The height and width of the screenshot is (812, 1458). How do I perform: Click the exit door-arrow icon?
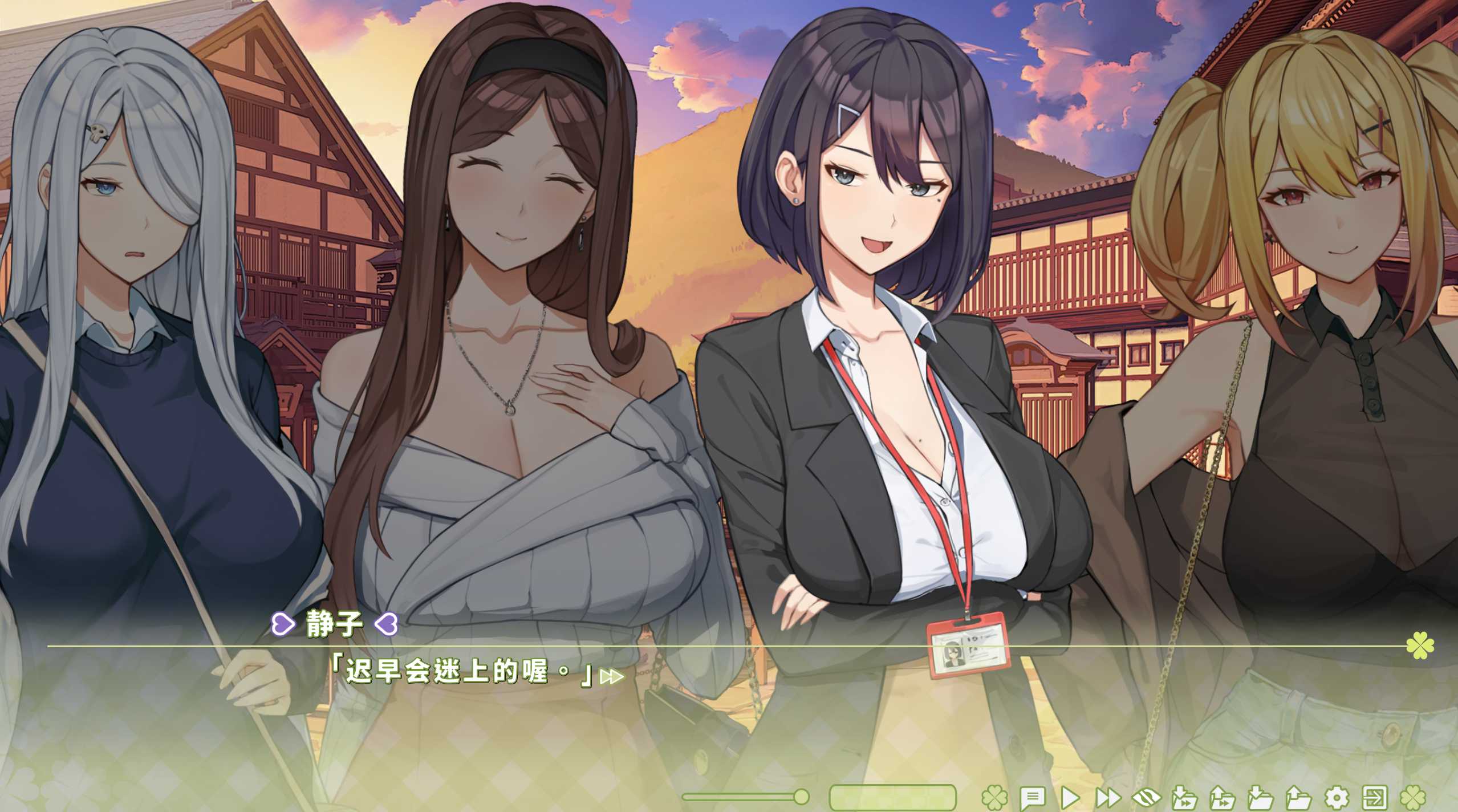[x=1375, y=797]
